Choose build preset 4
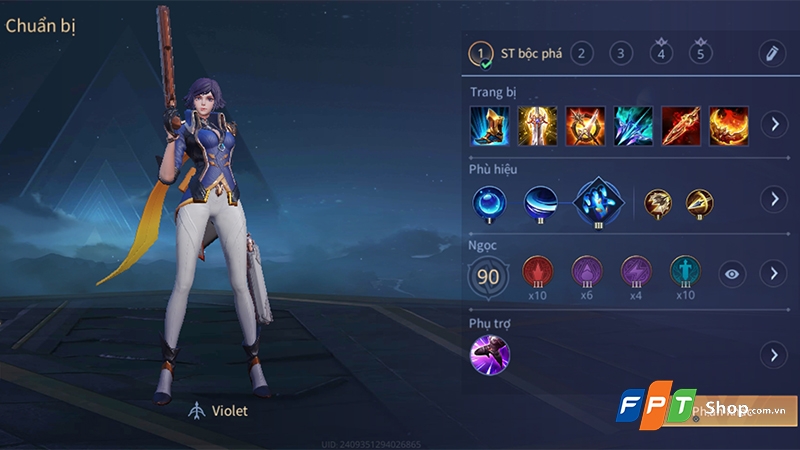 660,53
